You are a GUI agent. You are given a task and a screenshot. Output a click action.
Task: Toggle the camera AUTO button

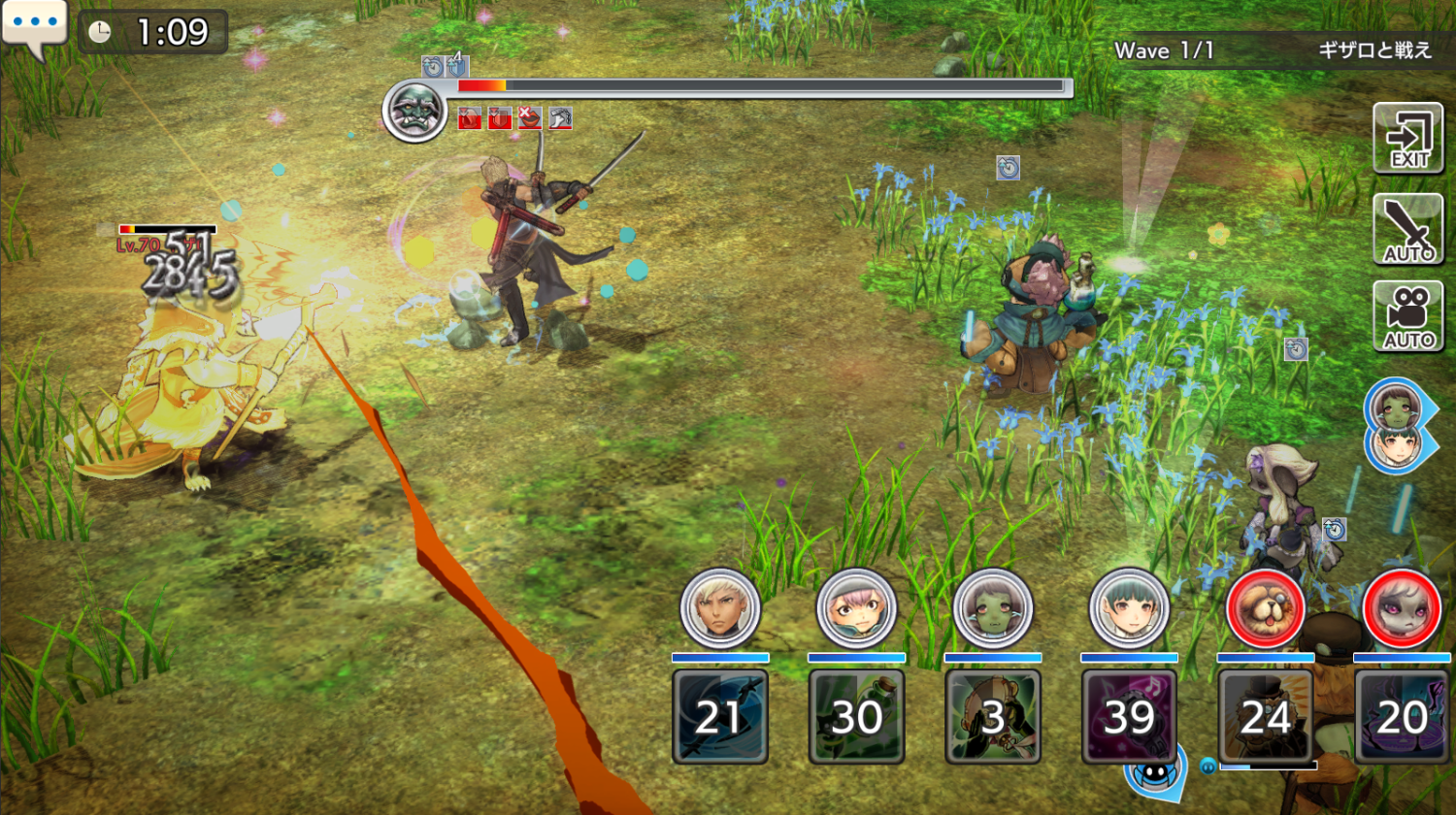1407,316
